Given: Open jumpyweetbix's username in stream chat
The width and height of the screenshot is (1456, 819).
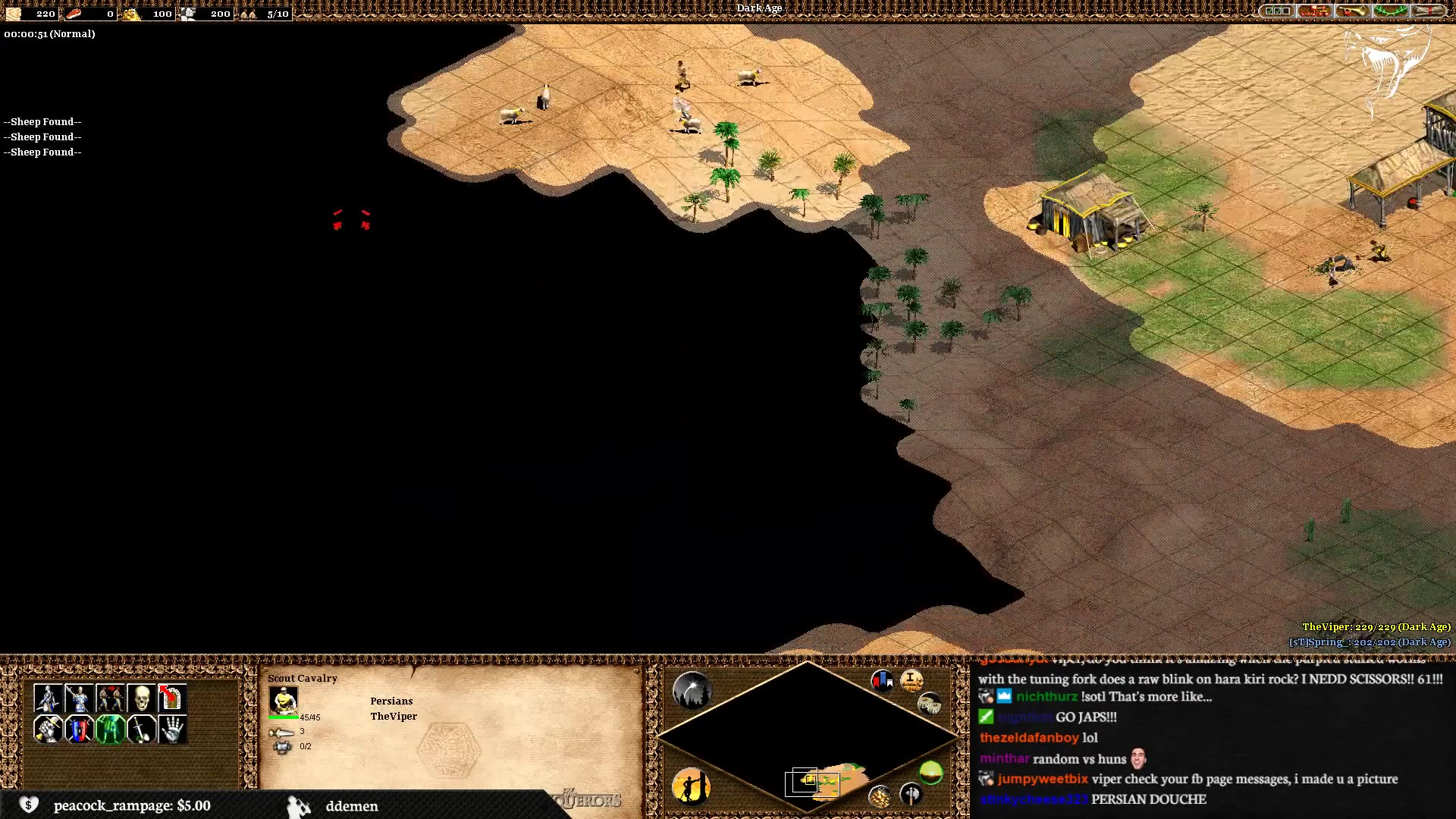Looking at the screenshot, I should 1042,779.
